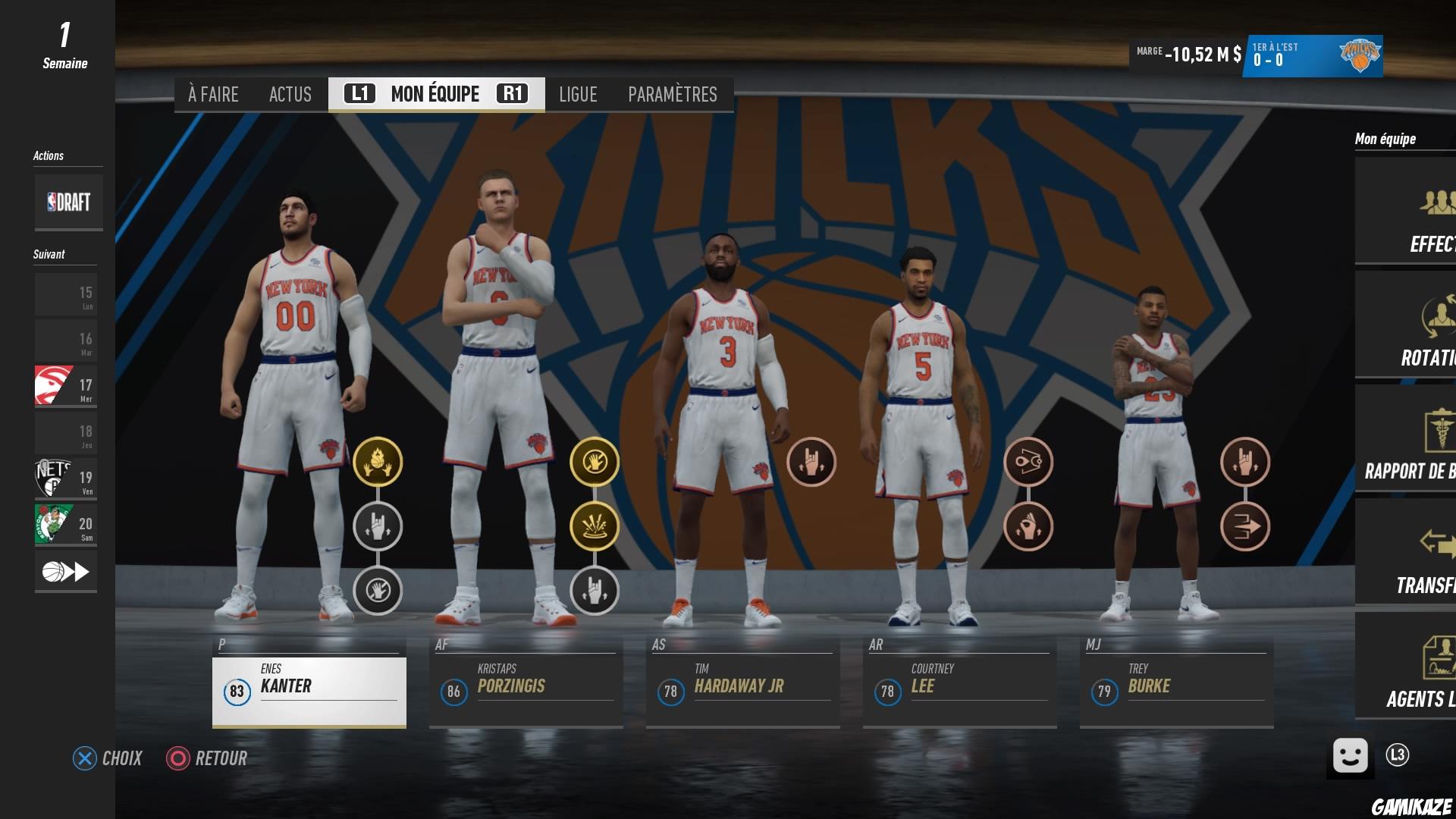Viewport: 1456px width, 819px height.
Task: Select the simulate-week basketball fast-forward icon
Action: (65, 571)
